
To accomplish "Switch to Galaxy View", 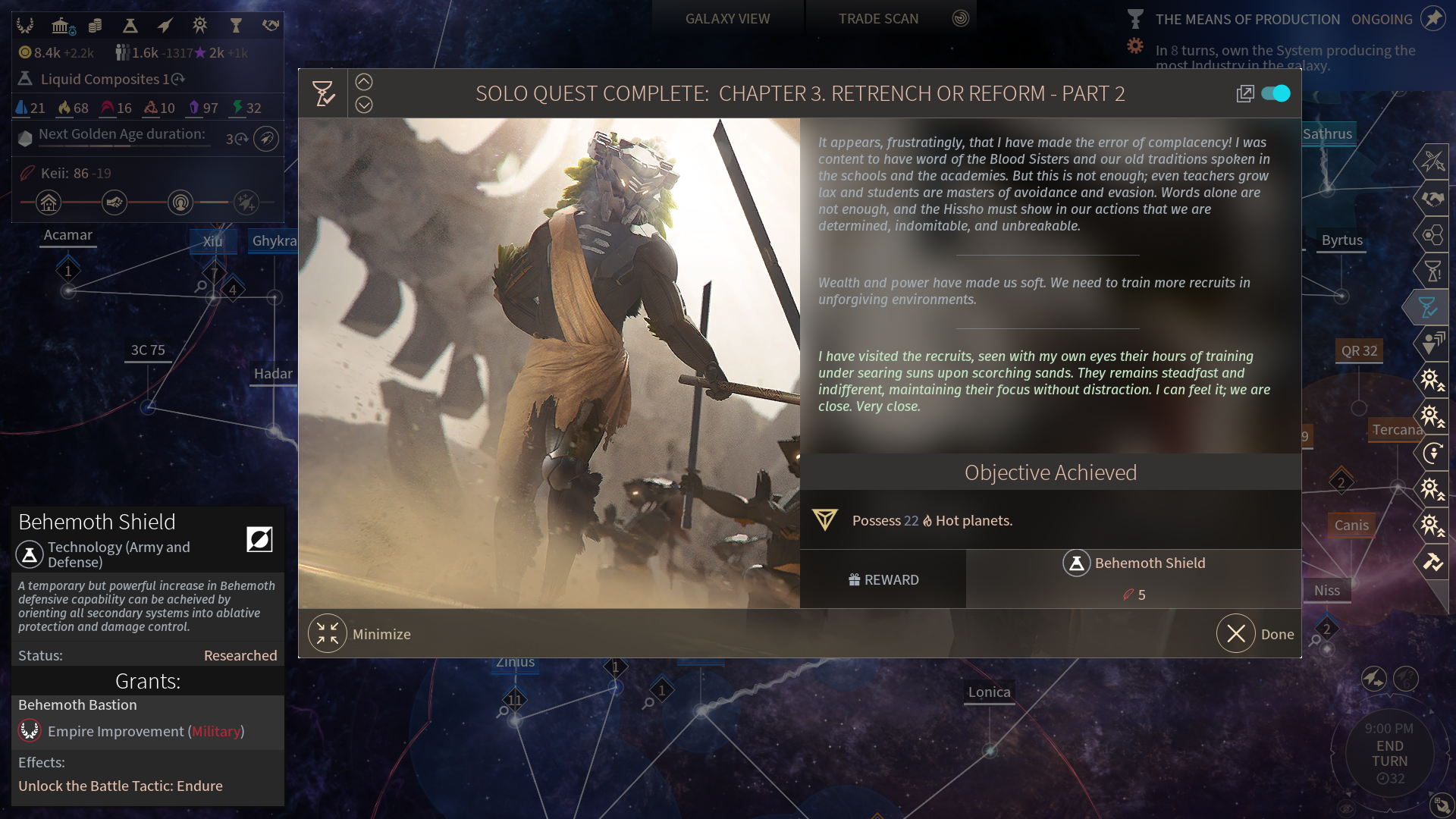I will click(x=727, y=19).
